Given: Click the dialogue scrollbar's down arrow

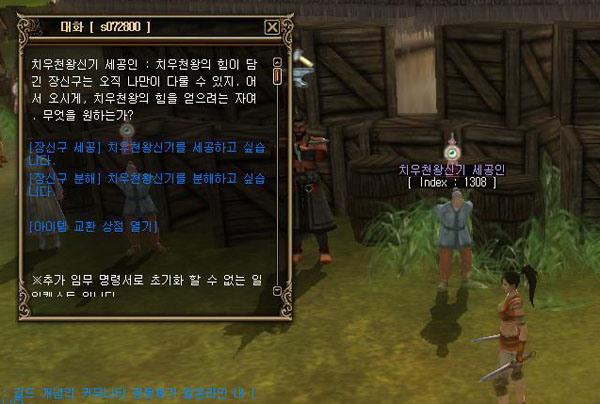Looking at the screenshot, I should pos(277,291).
